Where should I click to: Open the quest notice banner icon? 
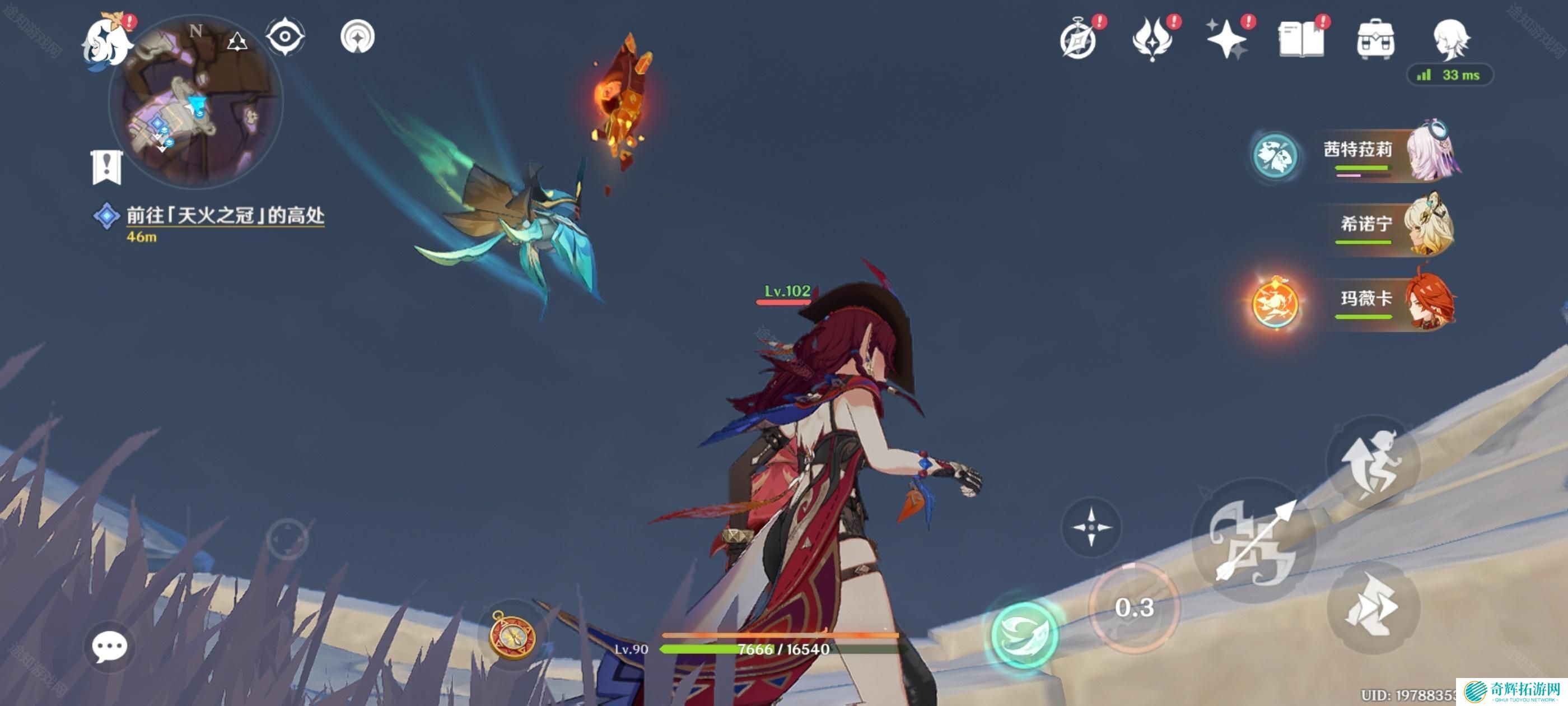(106, 166)
